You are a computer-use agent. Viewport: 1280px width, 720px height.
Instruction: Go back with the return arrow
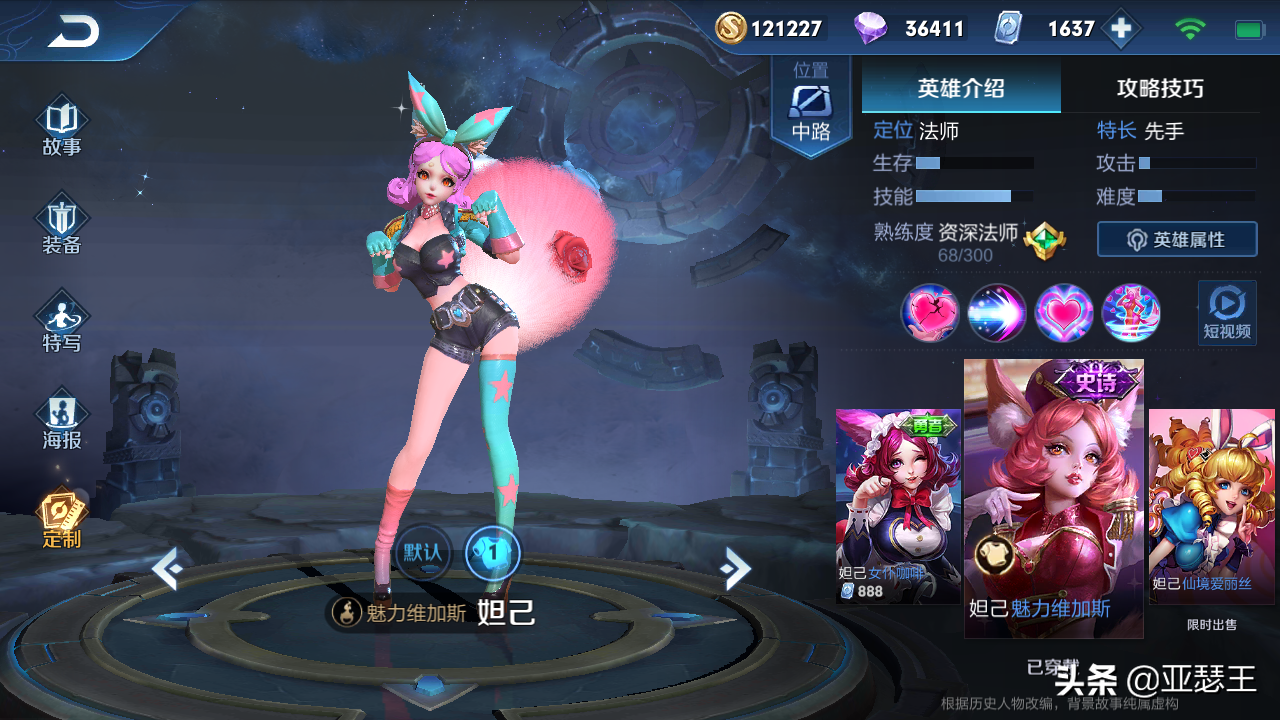pos(73,31)
